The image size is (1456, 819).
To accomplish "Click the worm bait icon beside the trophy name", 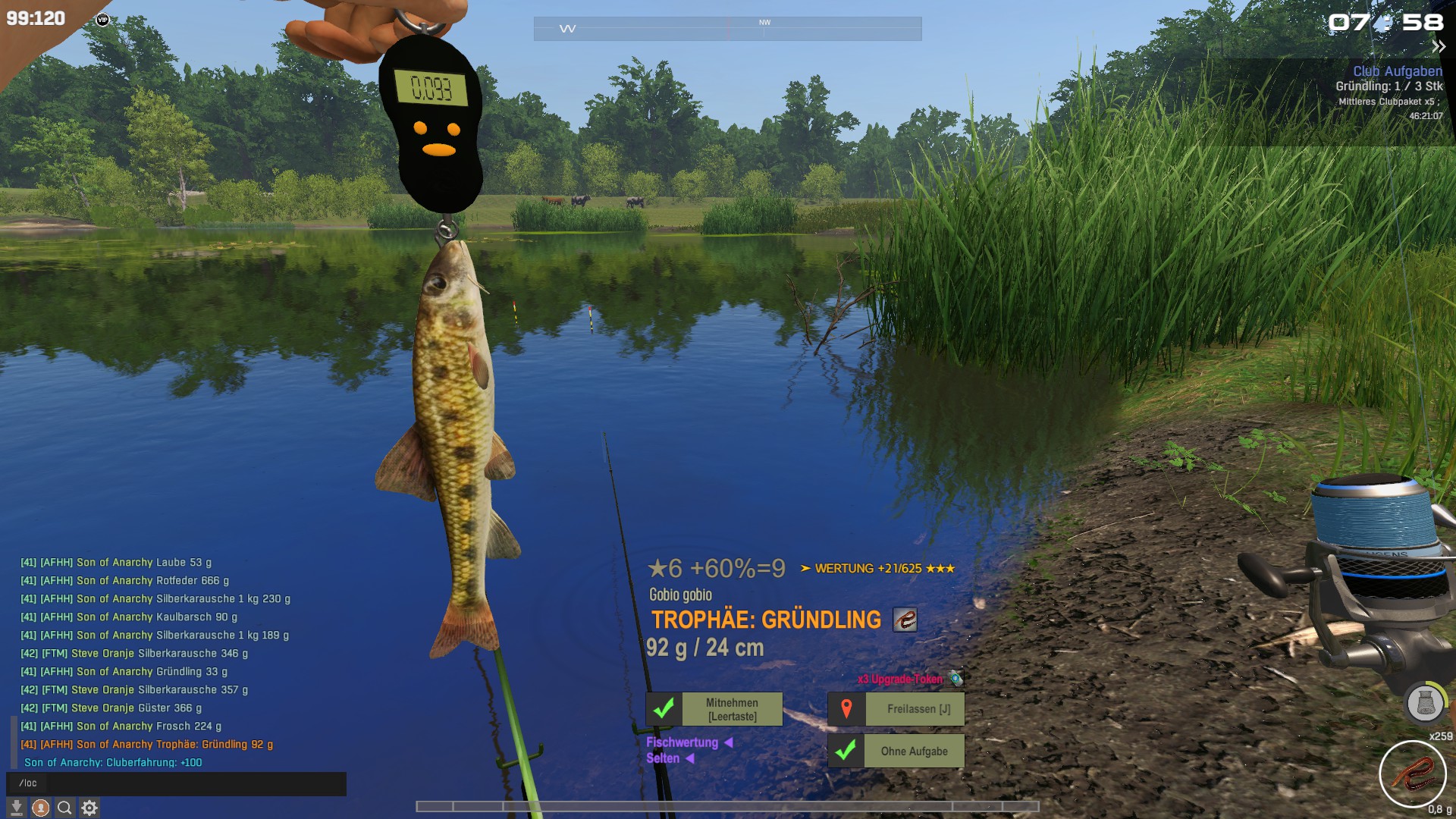I will (x=905, y=620).
